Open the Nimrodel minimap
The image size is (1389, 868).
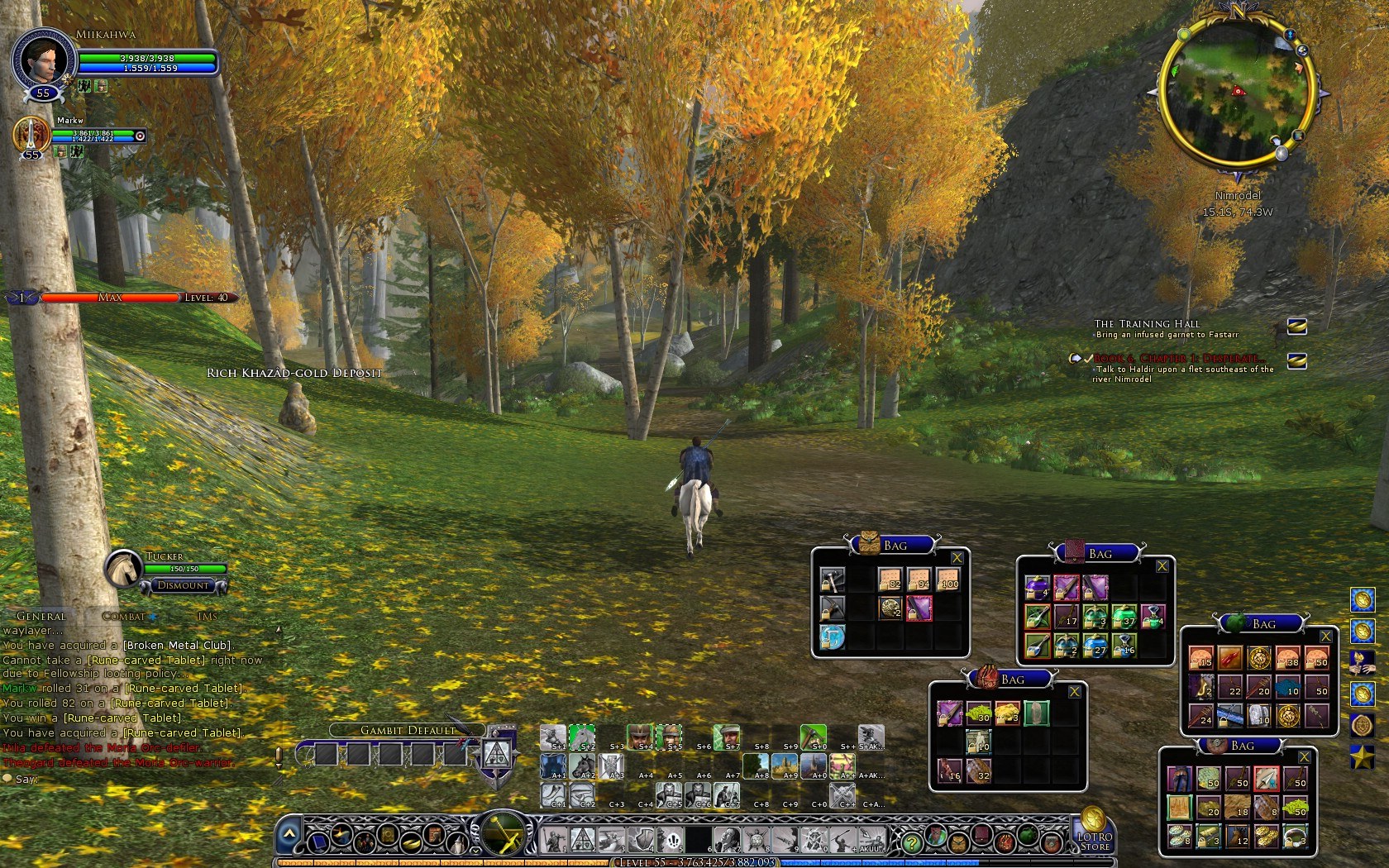tap(1237, 93)
